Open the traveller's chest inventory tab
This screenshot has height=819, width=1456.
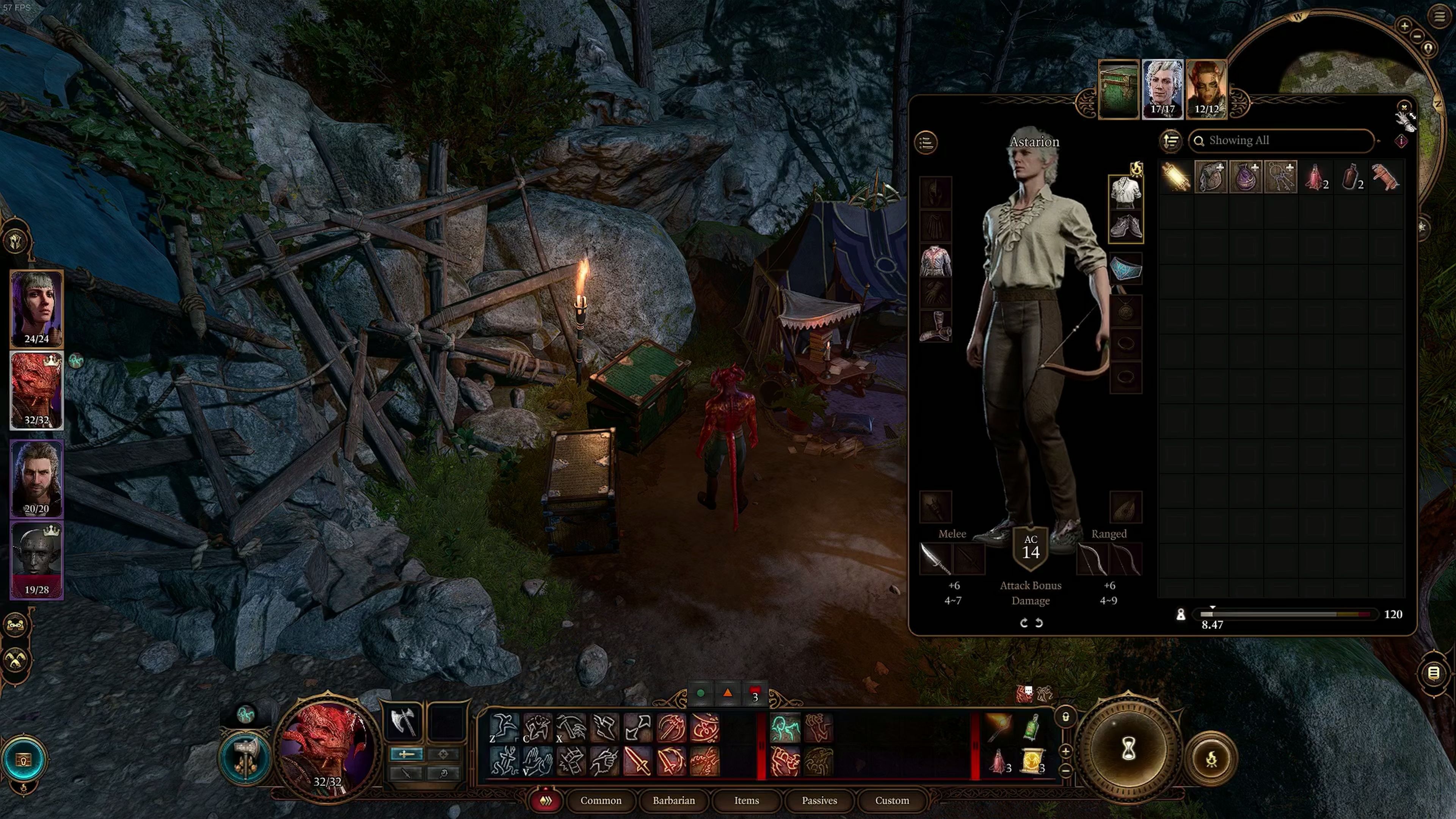(1118, 89)
